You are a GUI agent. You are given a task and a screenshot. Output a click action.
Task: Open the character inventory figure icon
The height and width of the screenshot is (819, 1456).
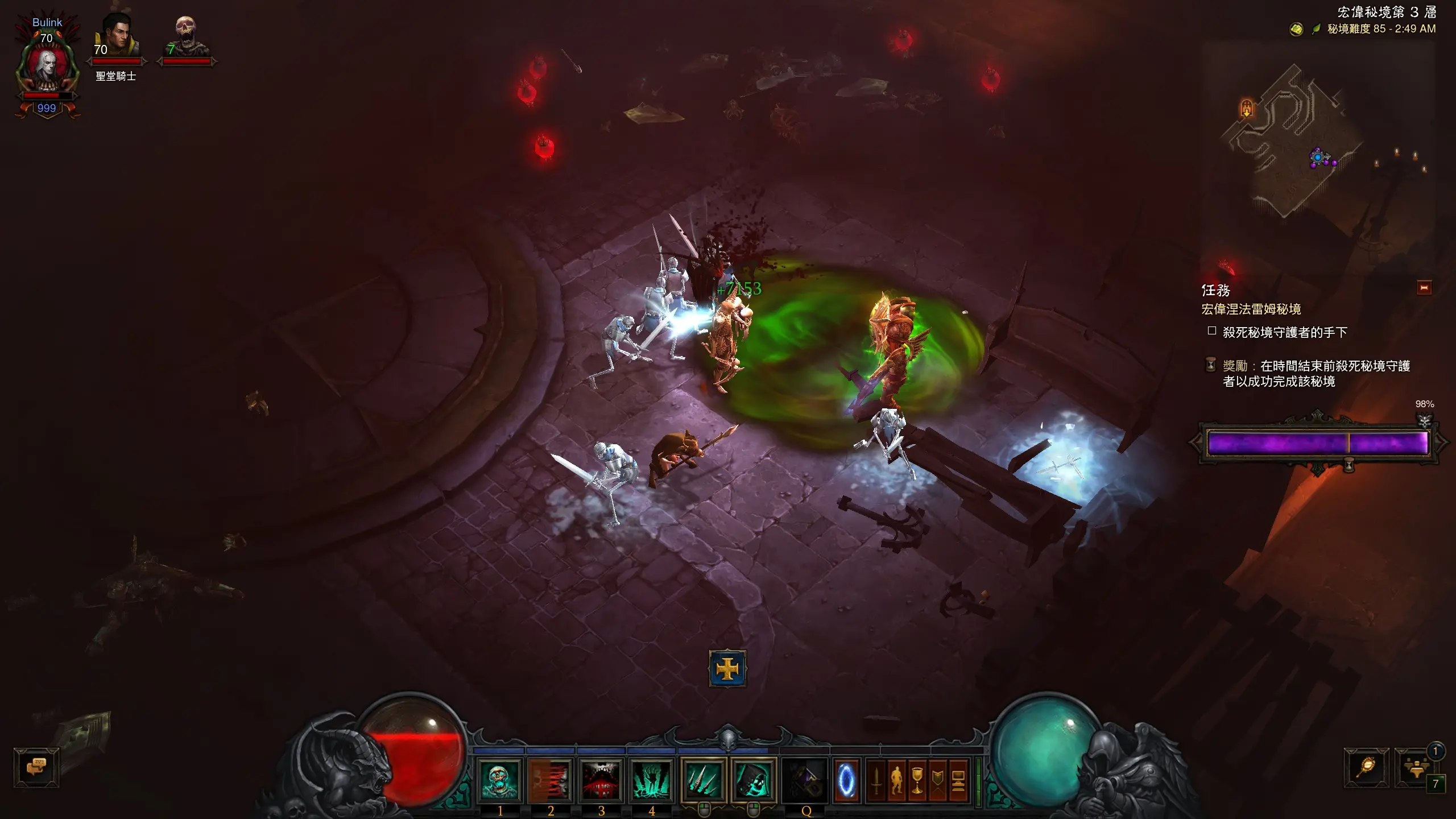pyautogui.click(x=897, y=780)
